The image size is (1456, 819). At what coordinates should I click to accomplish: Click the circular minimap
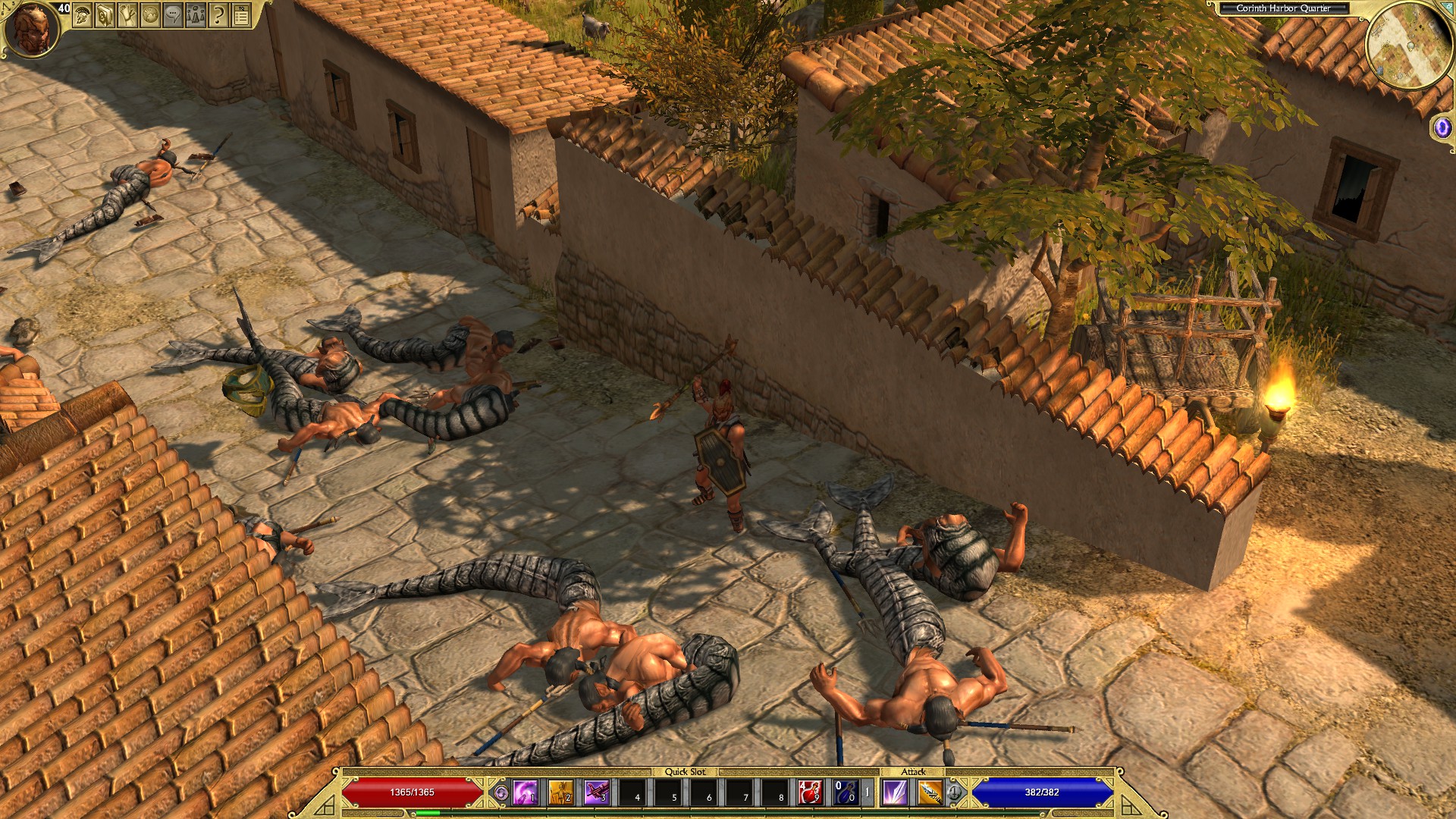pos(1409,45)
